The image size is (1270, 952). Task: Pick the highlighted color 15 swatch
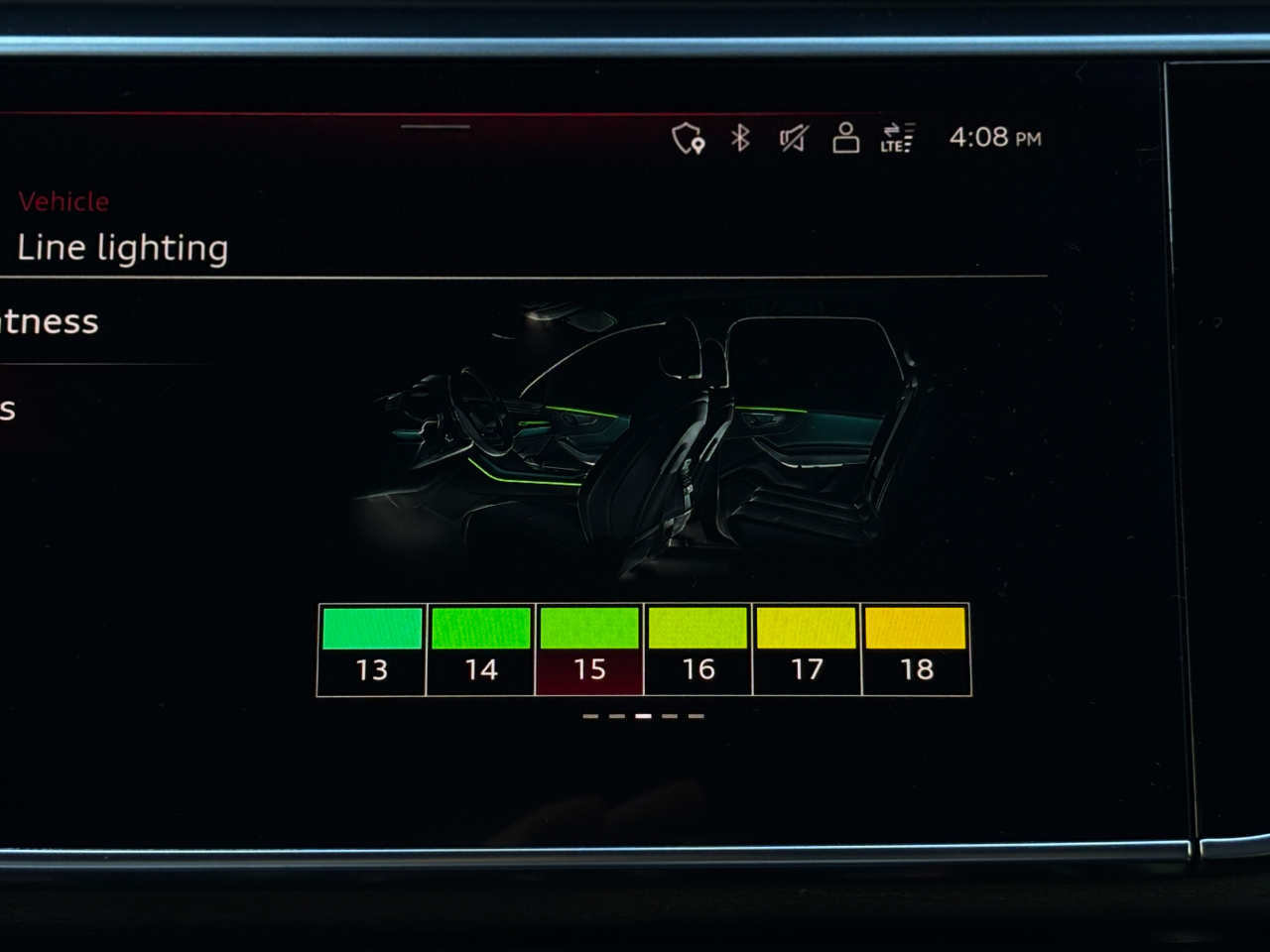pyautogui.click(x=589, y=649)
